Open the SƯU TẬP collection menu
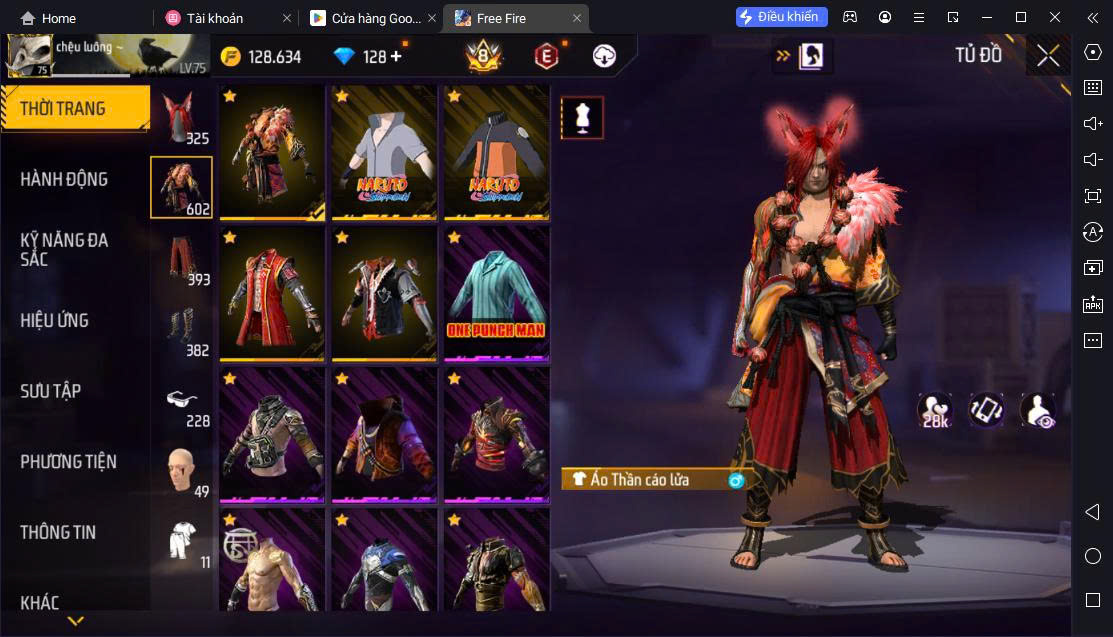This screenshot has width=1113, height=637. point(51,391)
